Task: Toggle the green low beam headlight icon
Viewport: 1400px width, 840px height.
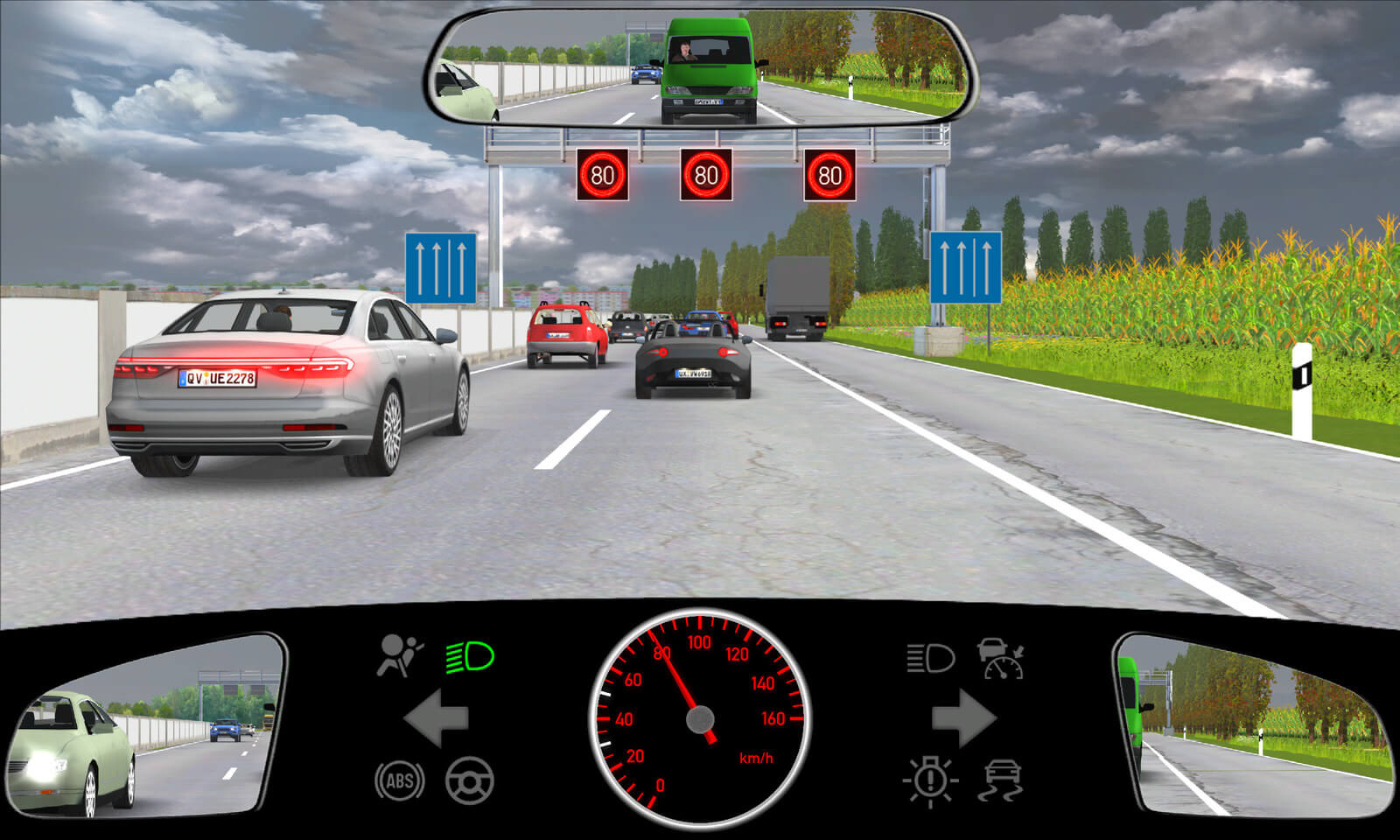Action: [x=470, y=657]
